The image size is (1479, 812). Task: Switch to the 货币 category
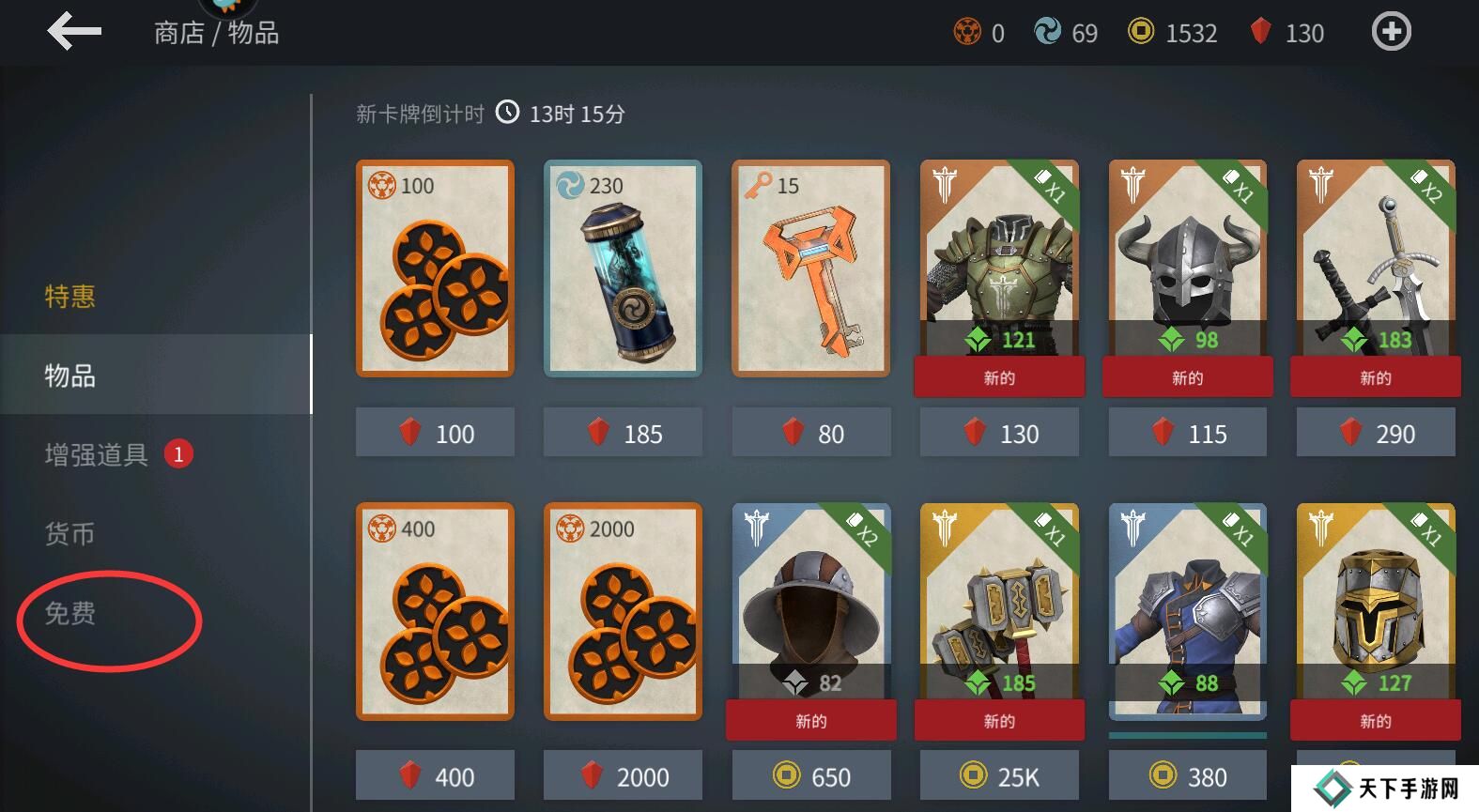[70, 534]
